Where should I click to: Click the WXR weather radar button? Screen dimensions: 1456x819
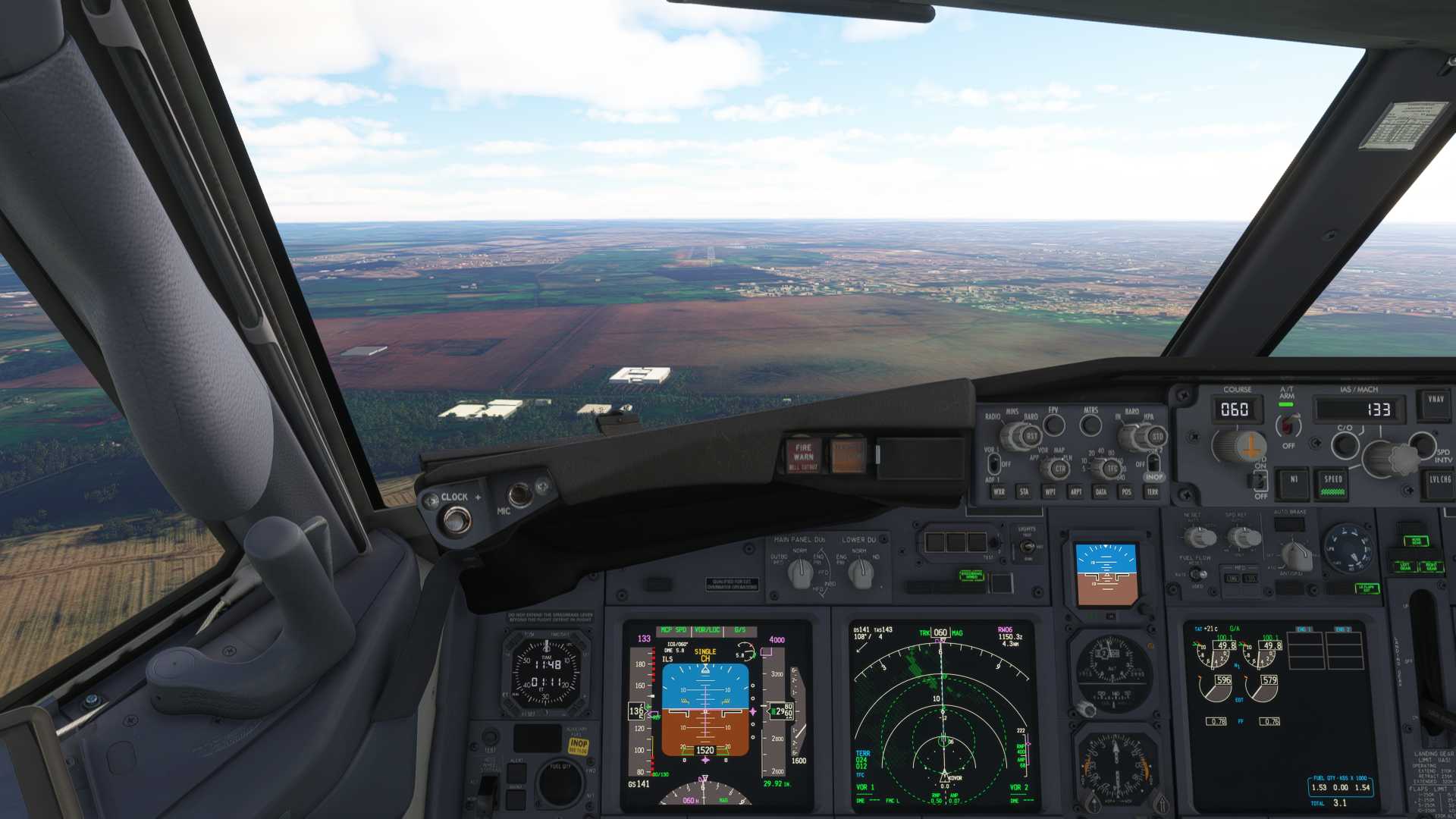[999, 492]
